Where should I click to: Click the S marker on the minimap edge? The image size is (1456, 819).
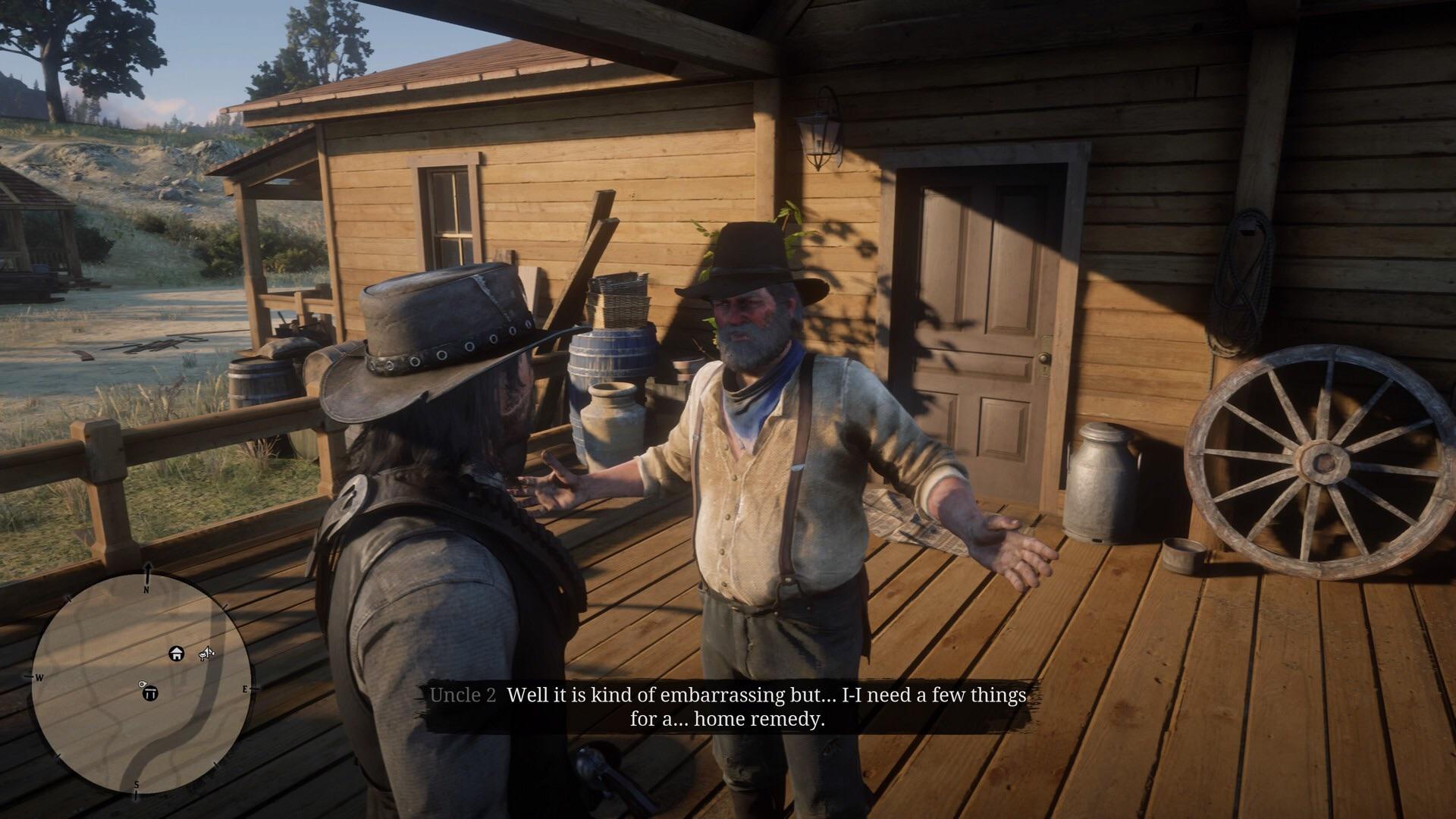pyautogui.click(x=136, y=784)
